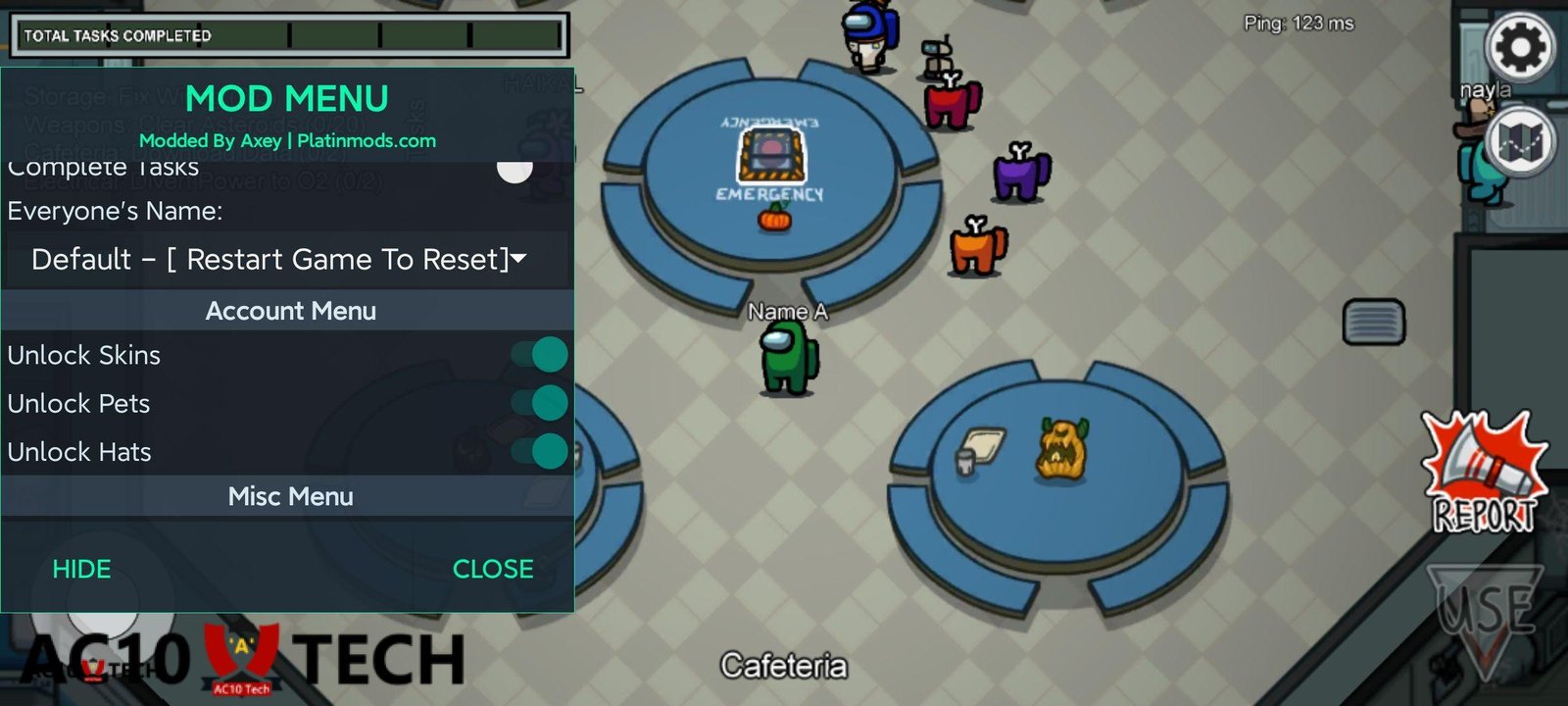Open the Everyone's Name dropdown
The height and width of the screenshot is (706, 1568).
tap(277, 260)
